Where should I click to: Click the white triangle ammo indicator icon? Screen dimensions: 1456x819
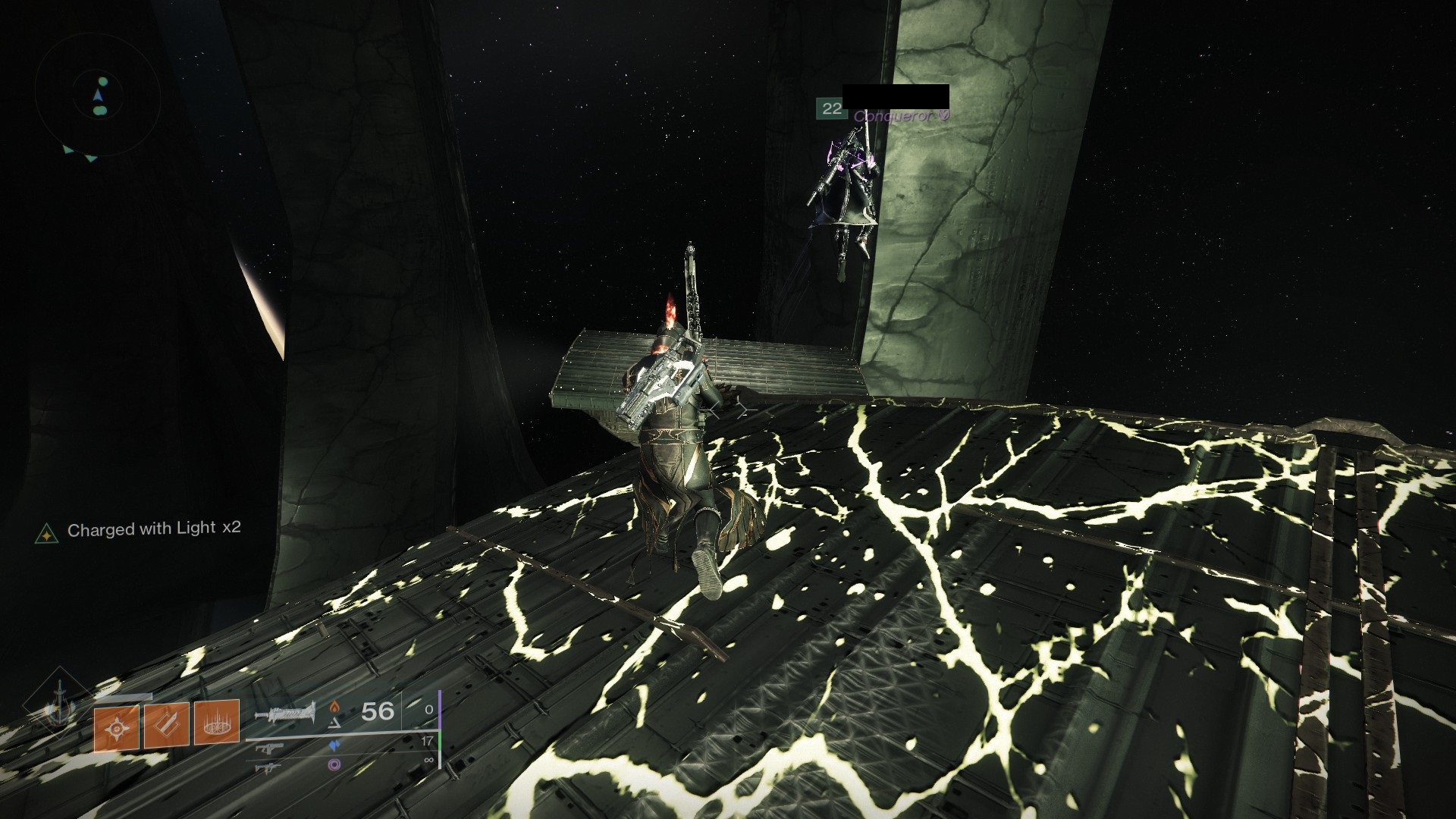click(335, 722)
